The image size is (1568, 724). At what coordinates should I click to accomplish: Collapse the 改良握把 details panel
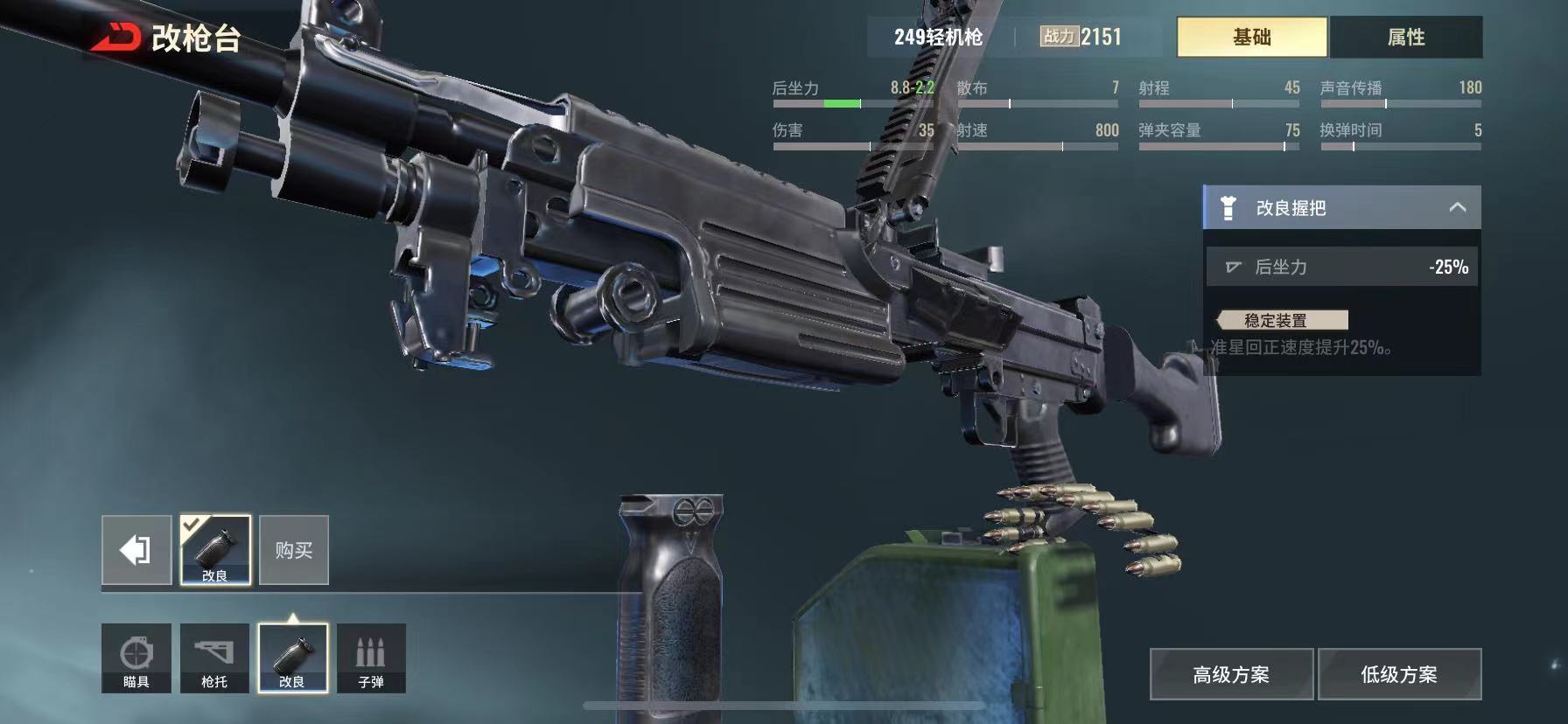point(1457,207)
